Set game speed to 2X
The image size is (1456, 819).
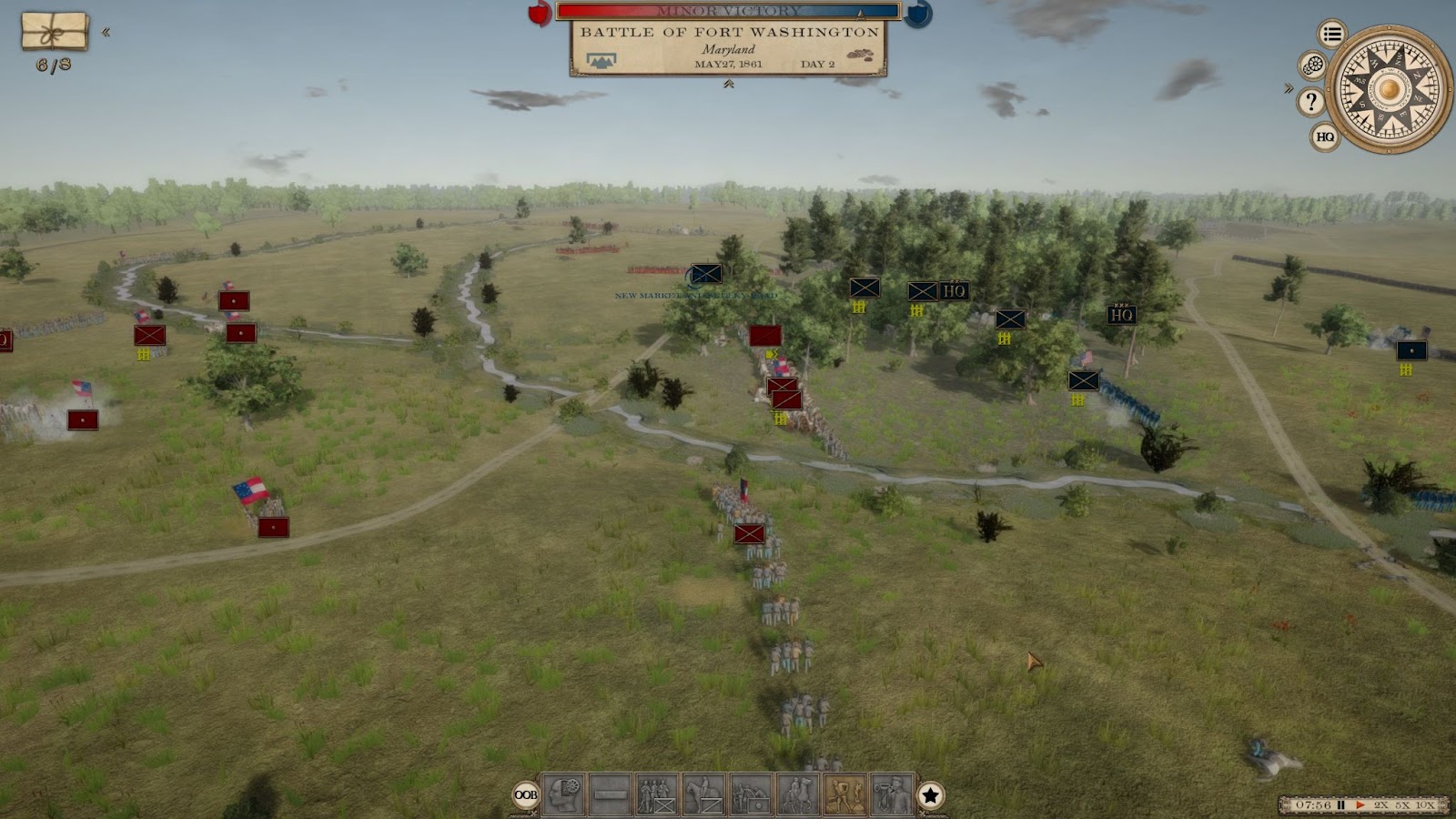[x=1381, y=805]
